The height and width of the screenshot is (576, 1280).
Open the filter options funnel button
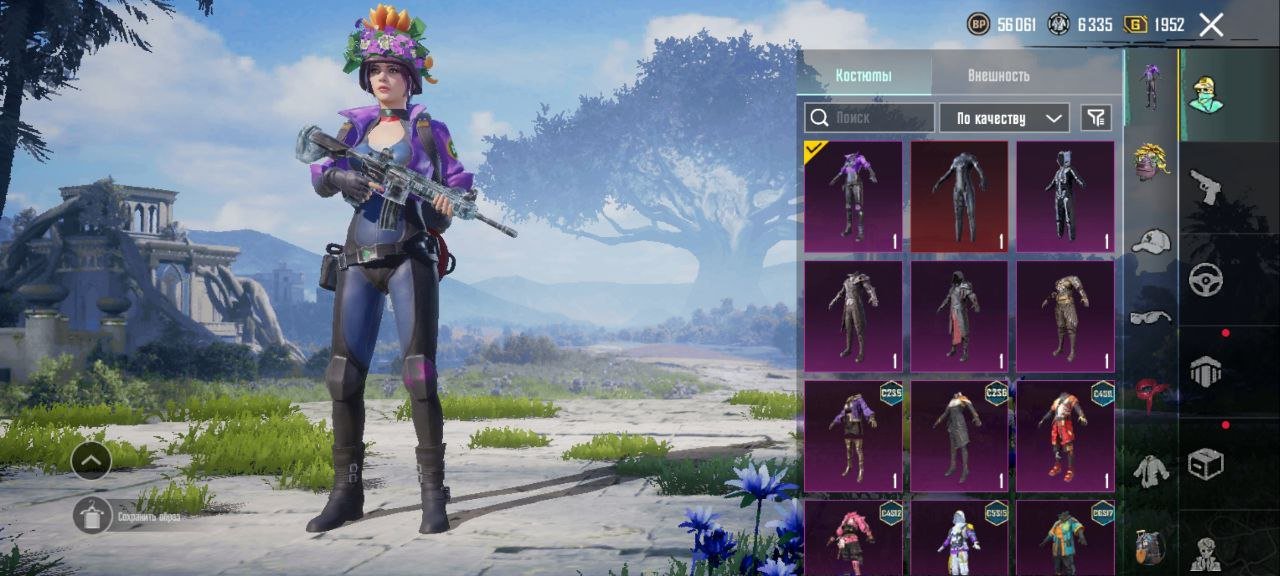click(1096, 118)
